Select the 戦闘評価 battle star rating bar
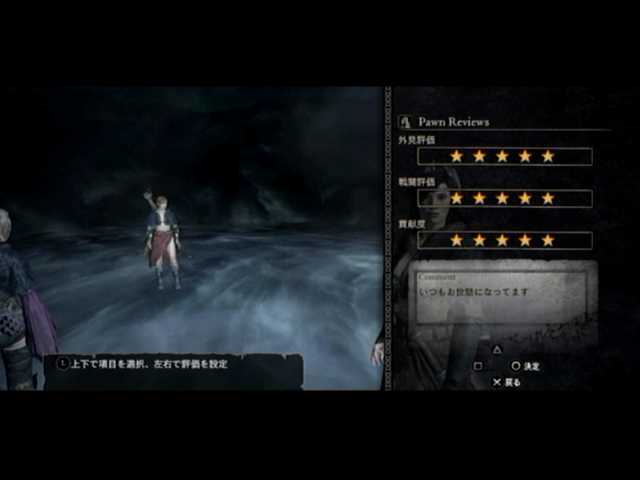Viewport: 640px width, 480px height. (x=504, y=198)
